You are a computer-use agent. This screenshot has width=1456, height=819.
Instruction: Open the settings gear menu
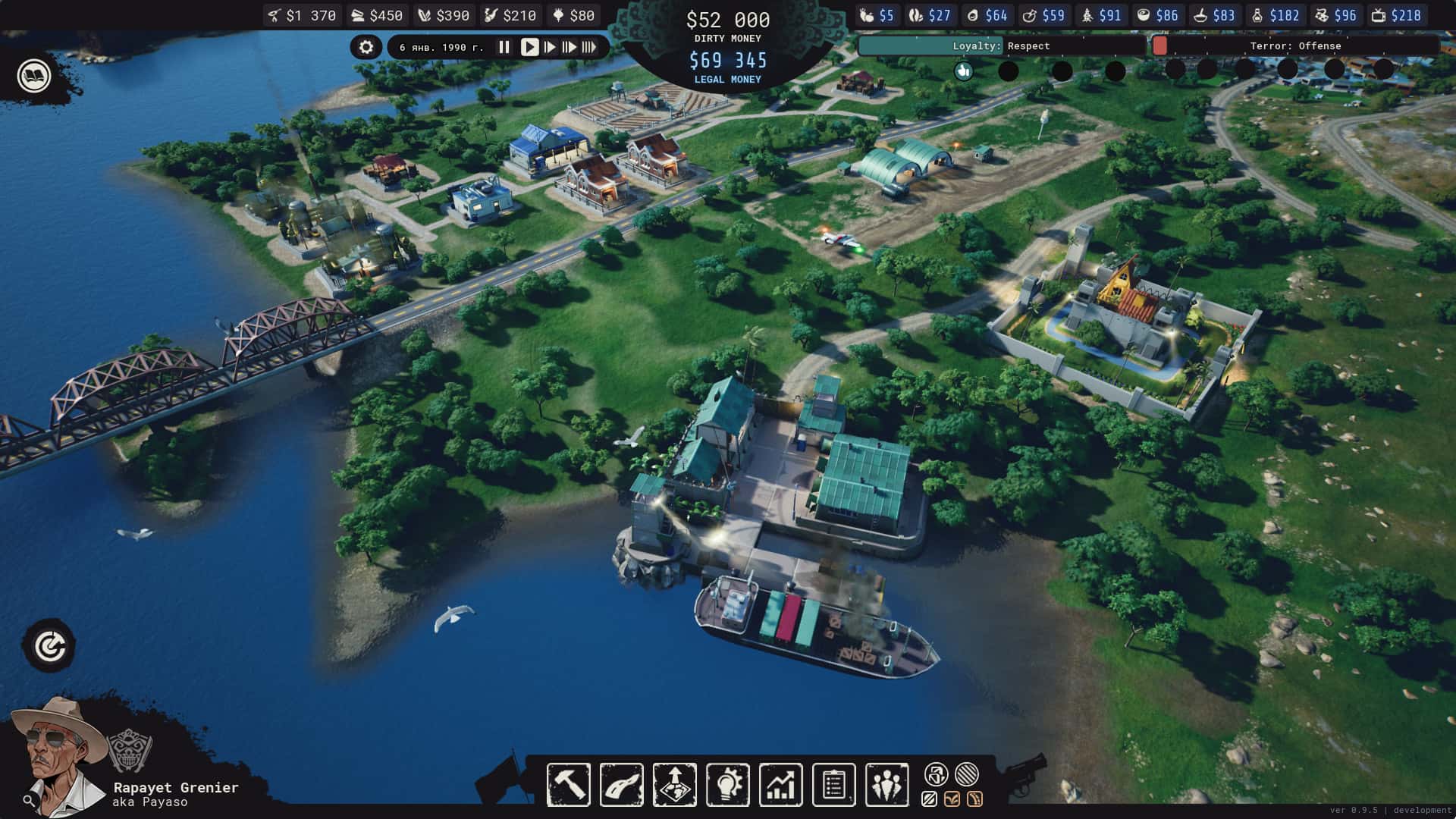366,47
